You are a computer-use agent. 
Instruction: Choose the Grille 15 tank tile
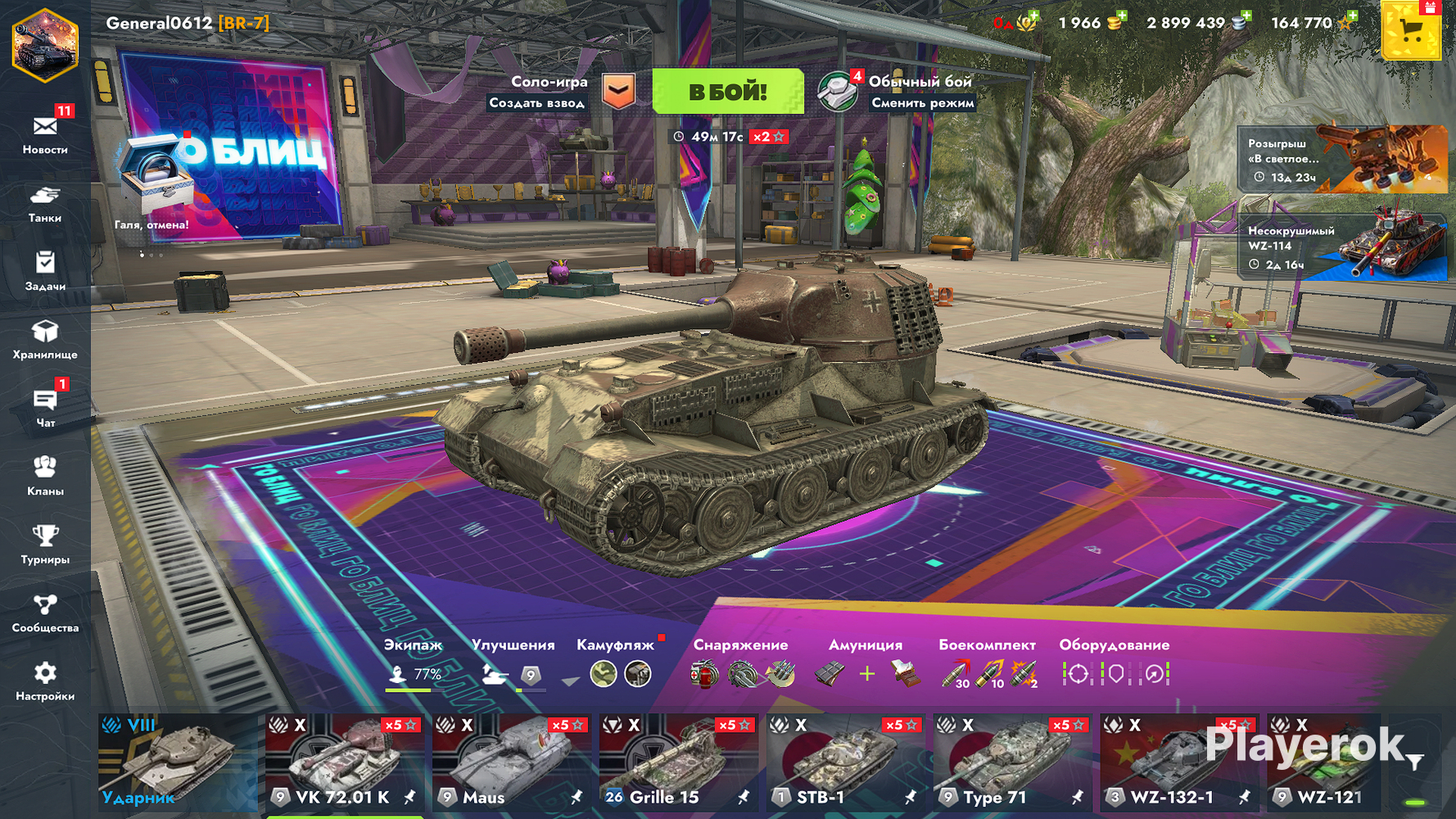(677, 762)
